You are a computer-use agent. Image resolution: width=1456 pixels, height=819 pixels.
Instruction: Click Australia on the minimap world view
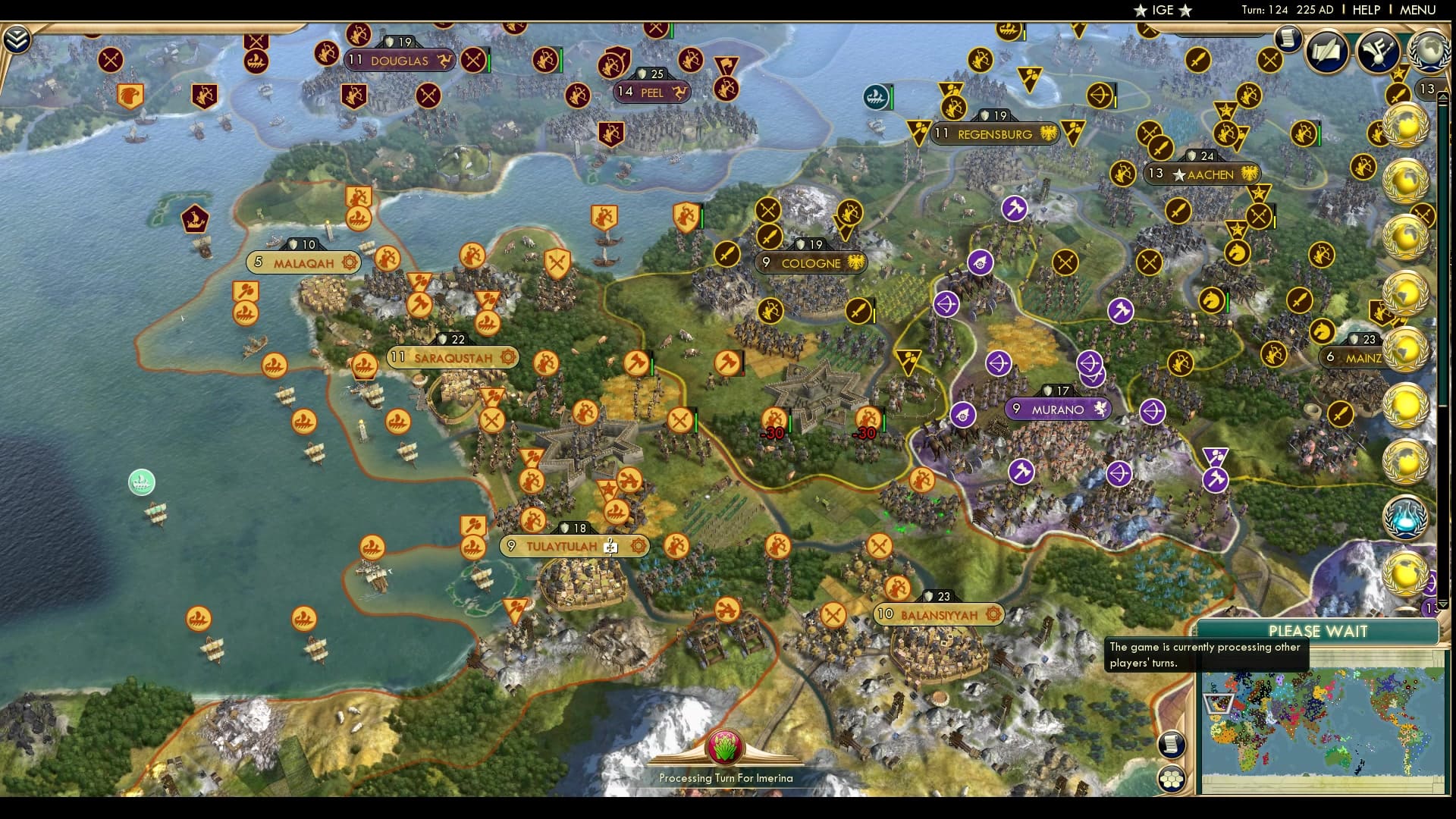1338,758
